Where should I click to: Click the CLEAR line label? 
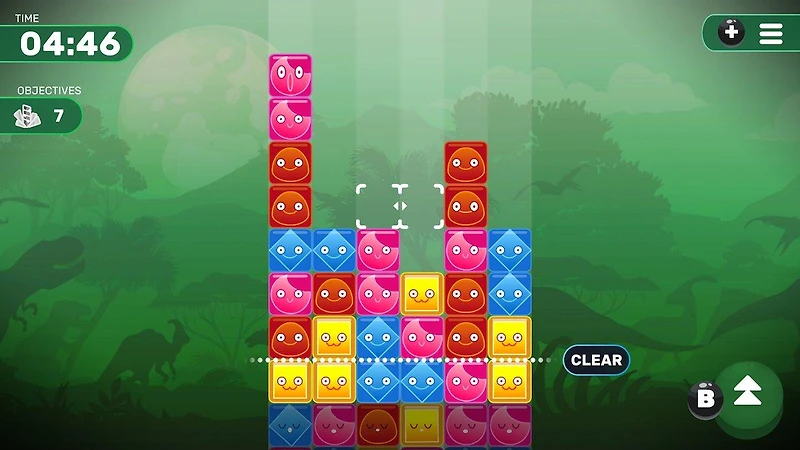(x=596, y=360)
